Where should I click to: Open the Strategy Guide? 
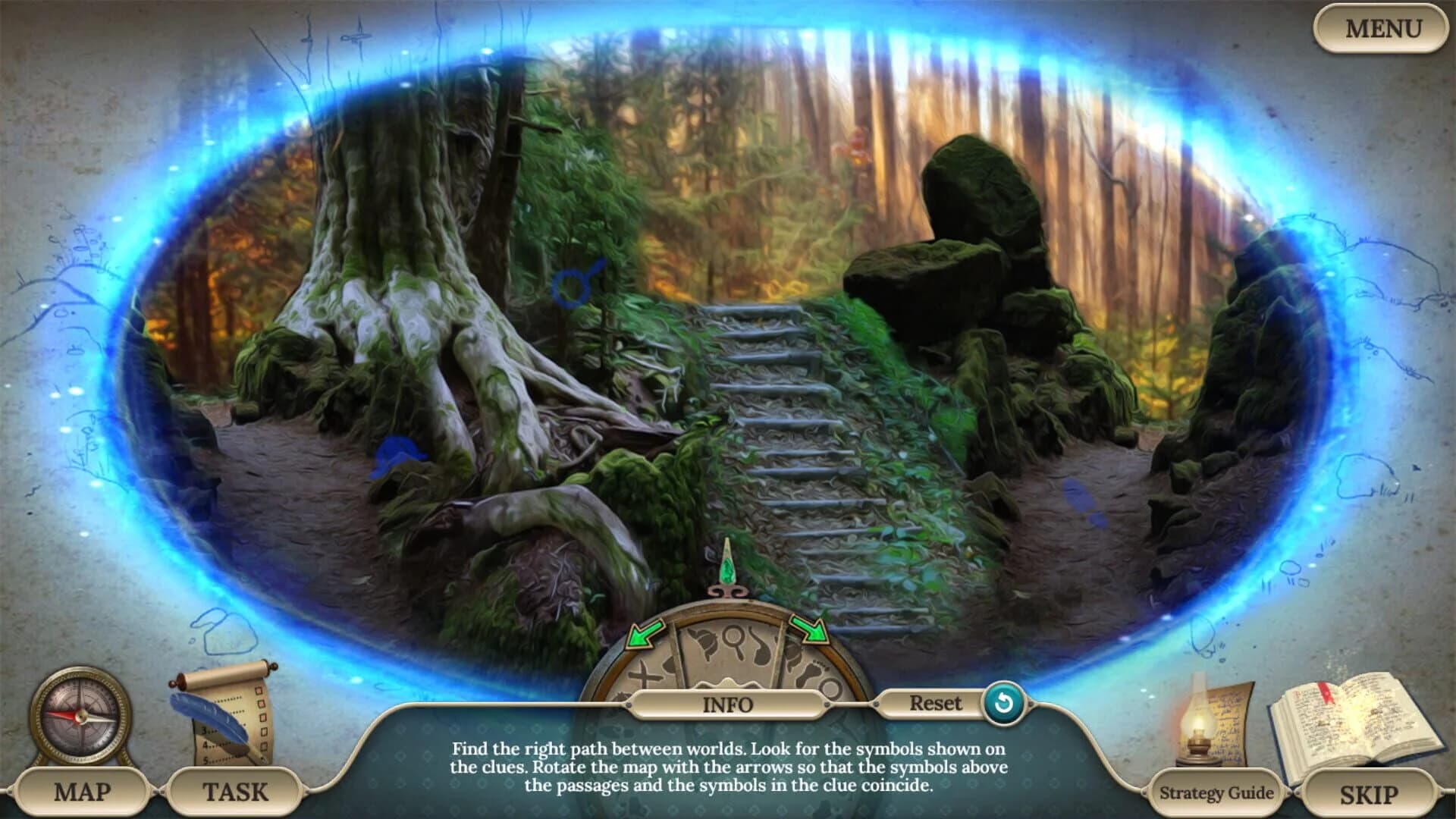(1216, 792)
